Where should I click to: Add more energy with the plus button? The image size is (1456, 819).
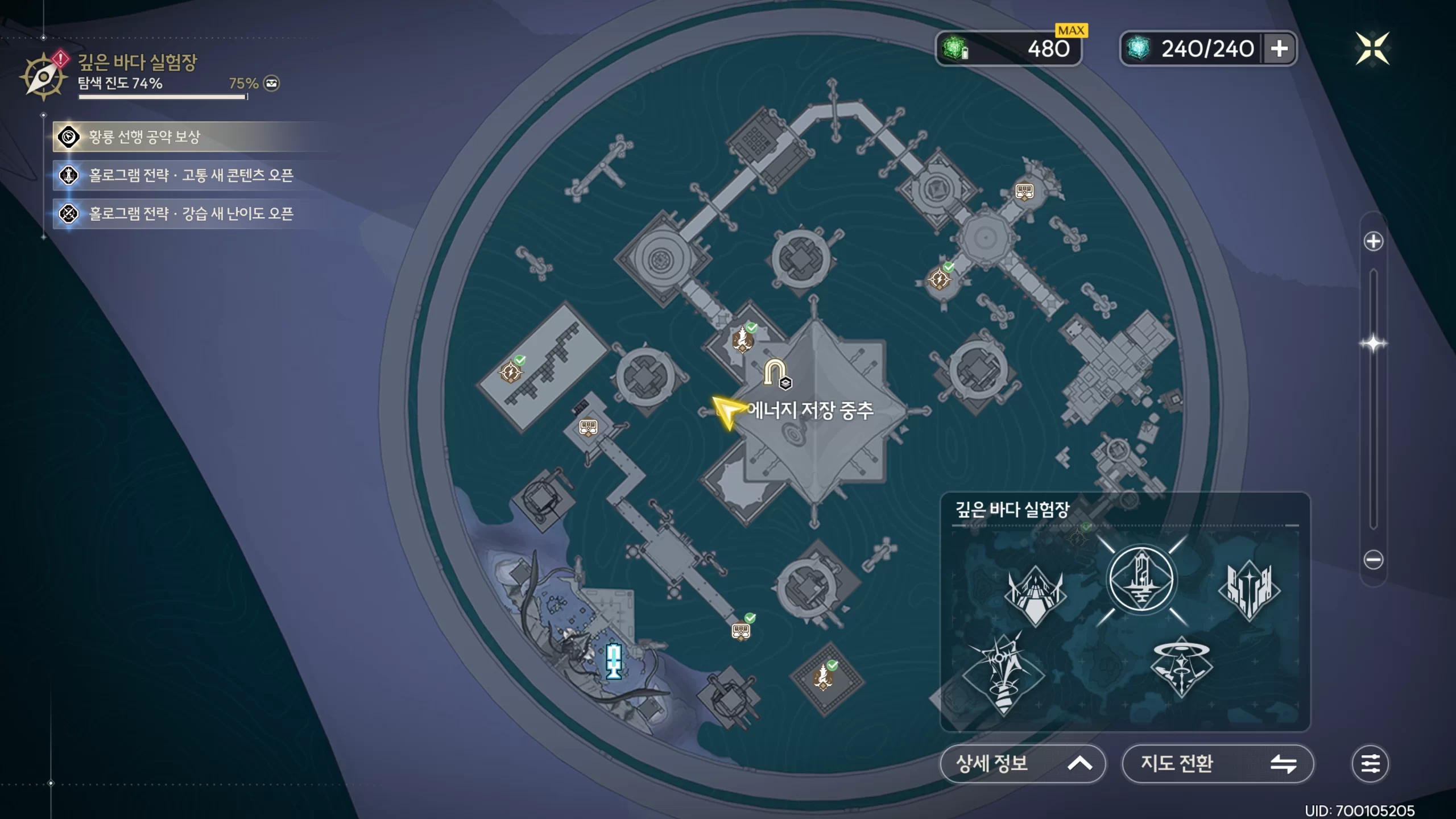[x=1279, y=49]
